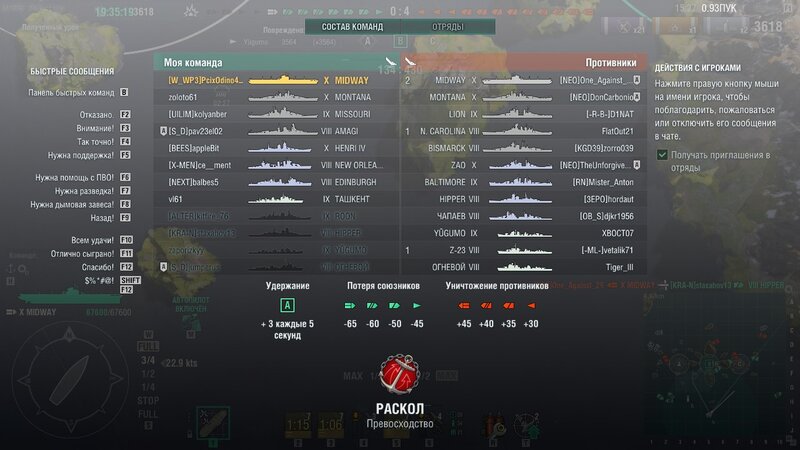Send the Нужна разведка! message
The image size is (800, 450).
(x=84, y=190)
